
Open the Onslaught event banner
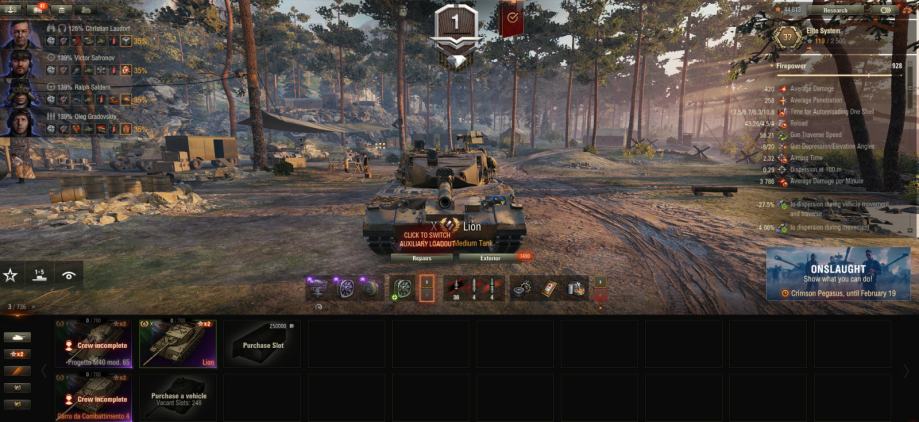click(x=840, y=274)
